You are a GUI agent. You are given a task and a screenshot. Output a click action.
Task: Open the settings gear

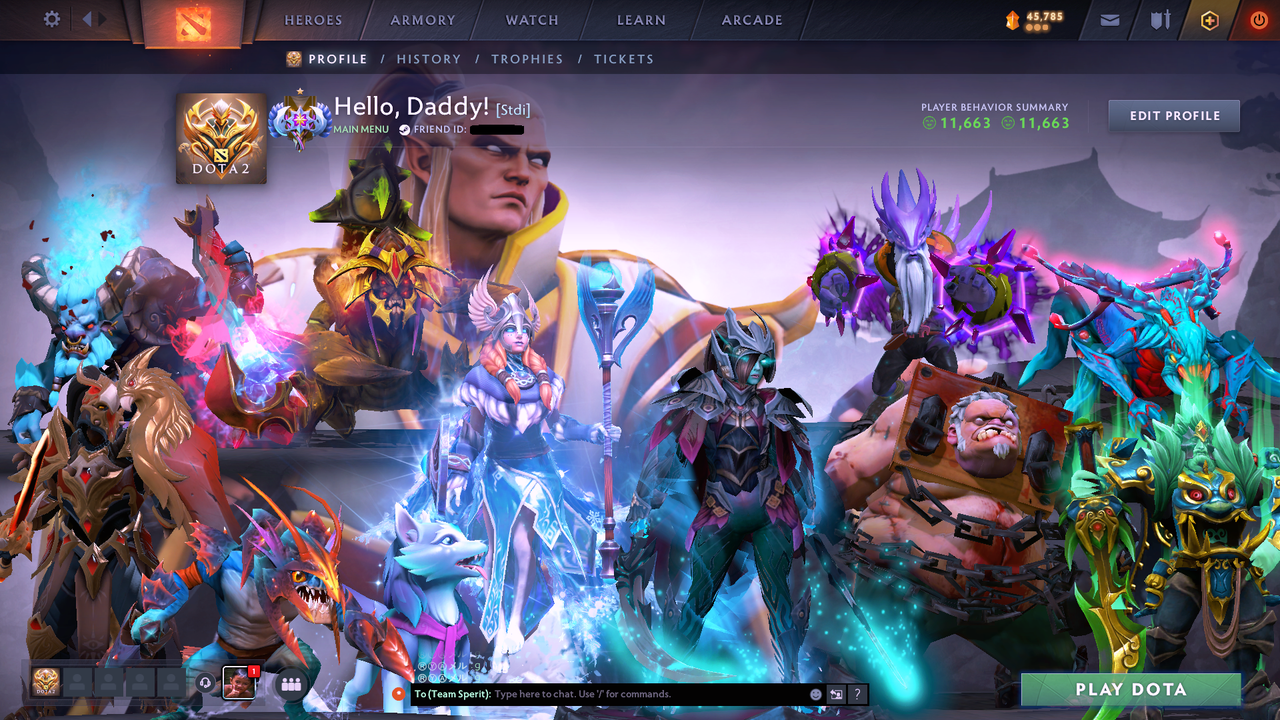point(52,17)
